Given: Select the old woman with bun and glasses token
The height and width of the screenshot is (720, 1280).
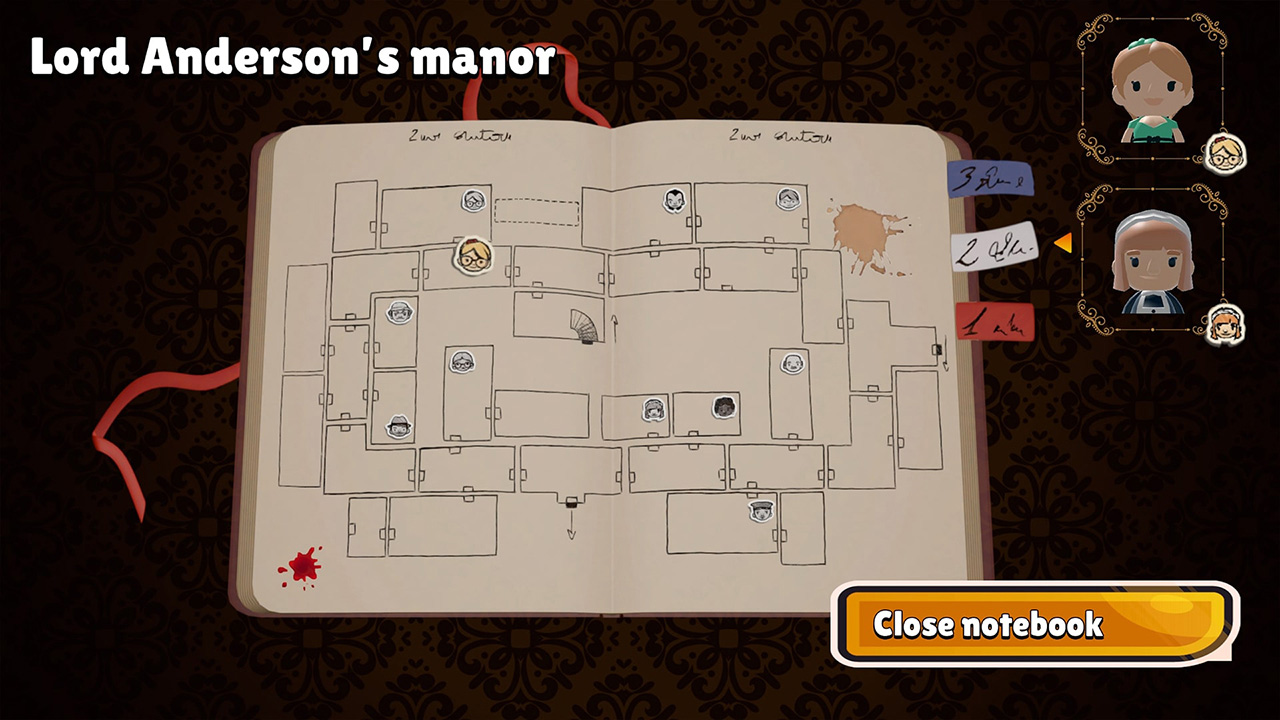Looking at the screenshot, I should 462,360.
